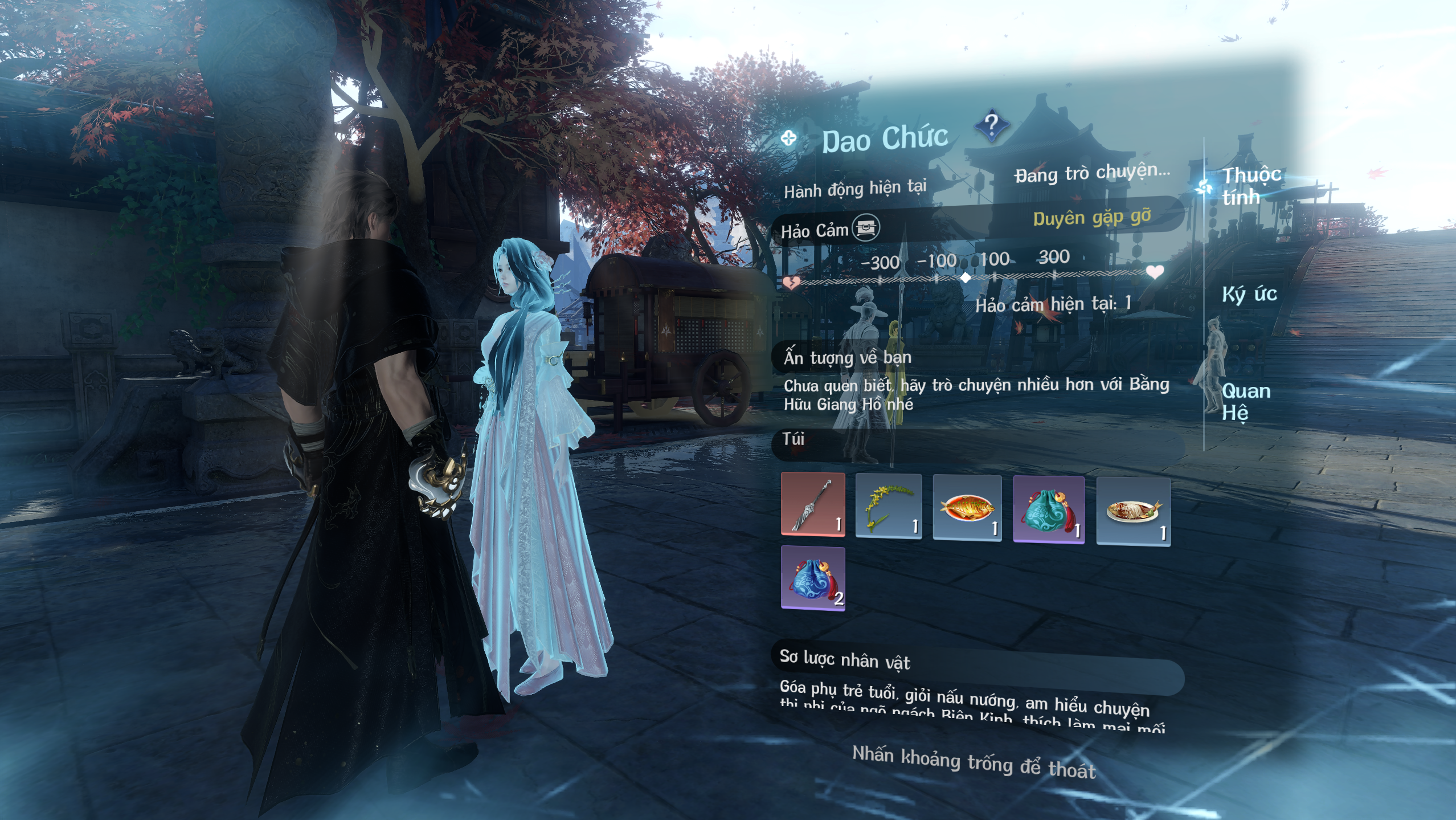Select the whole fried fish dish slot
1456x820 pixels.
[967, 508]
